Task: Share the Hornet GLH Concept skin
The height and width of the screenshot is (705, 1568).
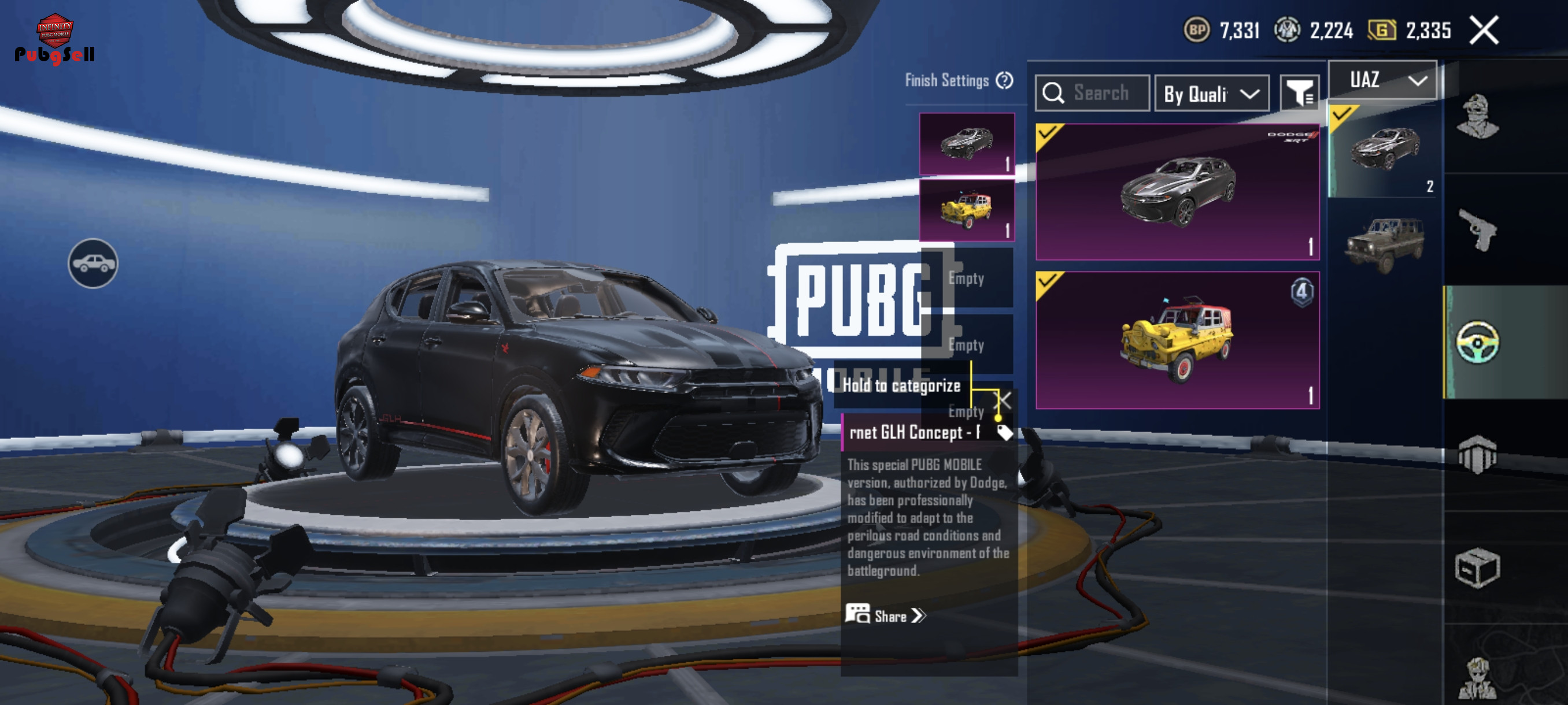Action: click(886, 615)
